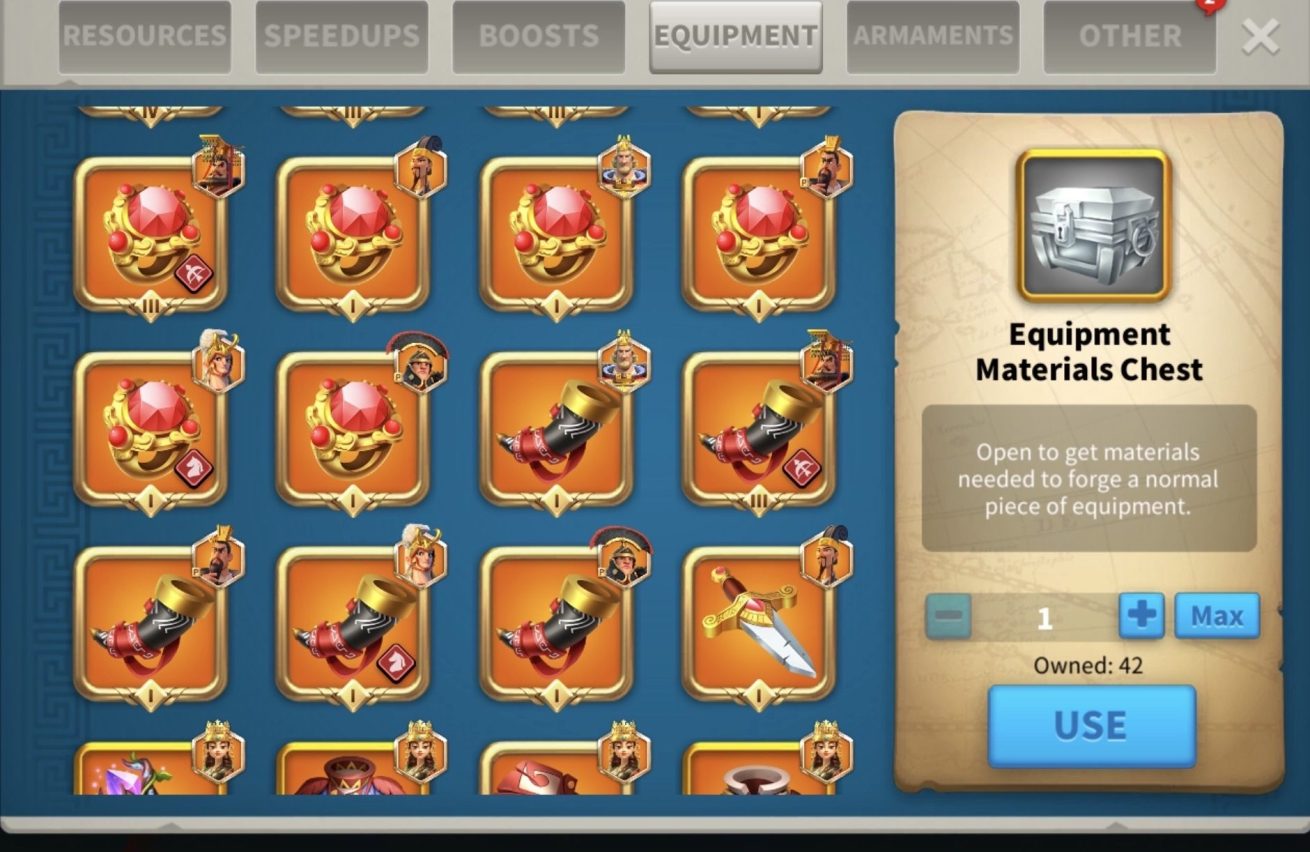The image size is (1310, 852).
Task: Click the silver chest icon
Action: (1093, 226)
